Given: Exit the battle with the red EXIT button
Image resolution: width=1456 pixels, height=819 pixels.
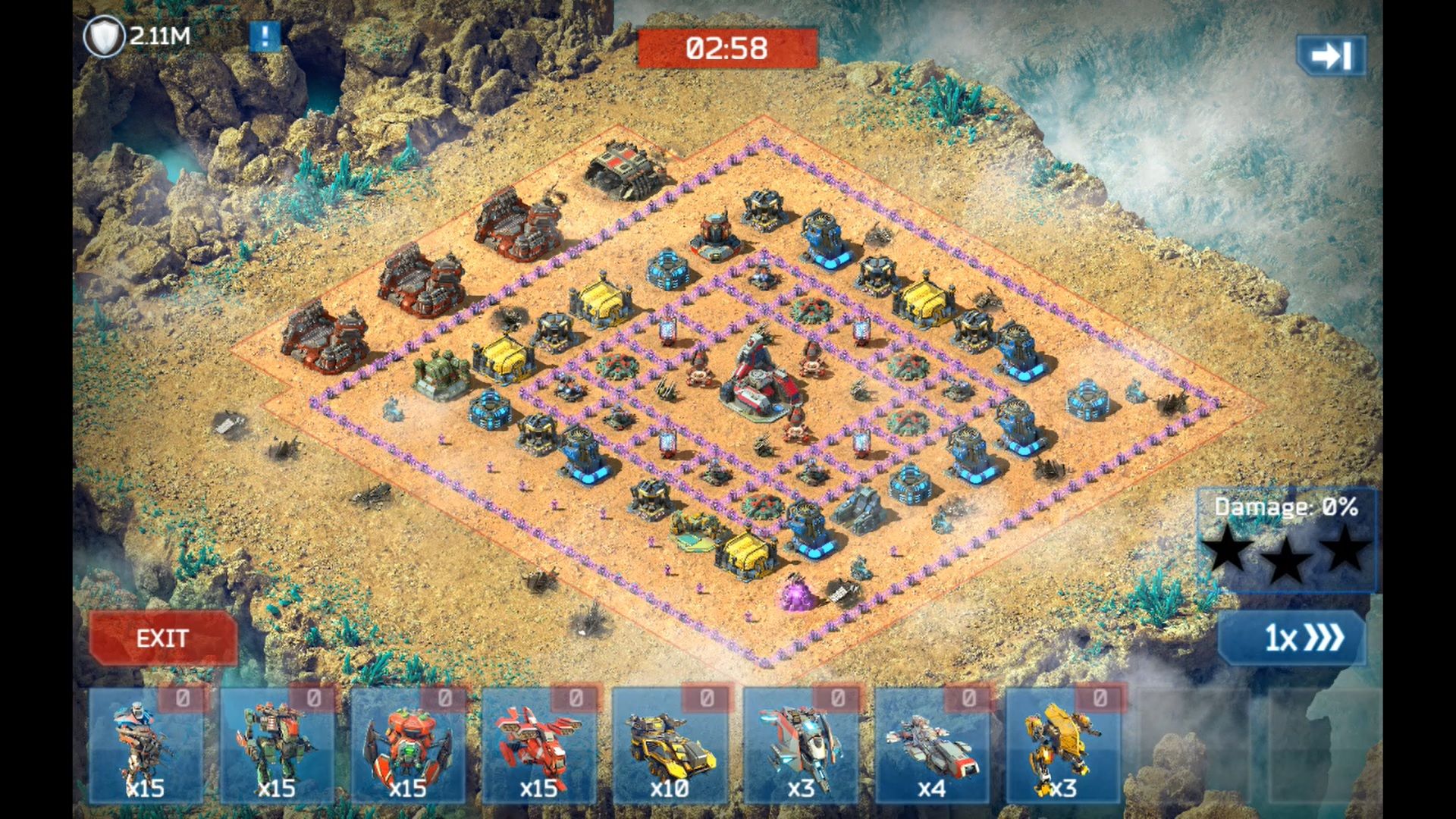Looking at the screenshot, I should (162, 638).
